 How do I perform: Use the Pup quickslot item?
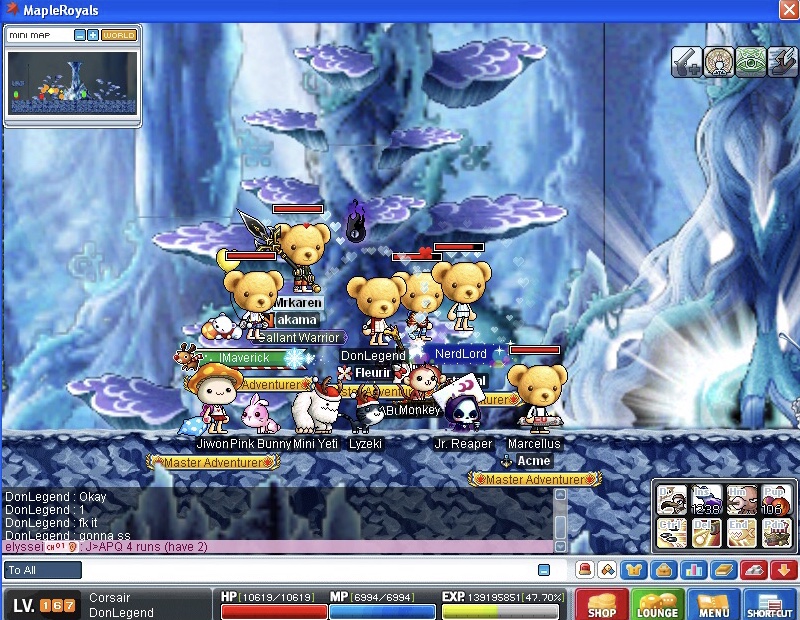774,500
